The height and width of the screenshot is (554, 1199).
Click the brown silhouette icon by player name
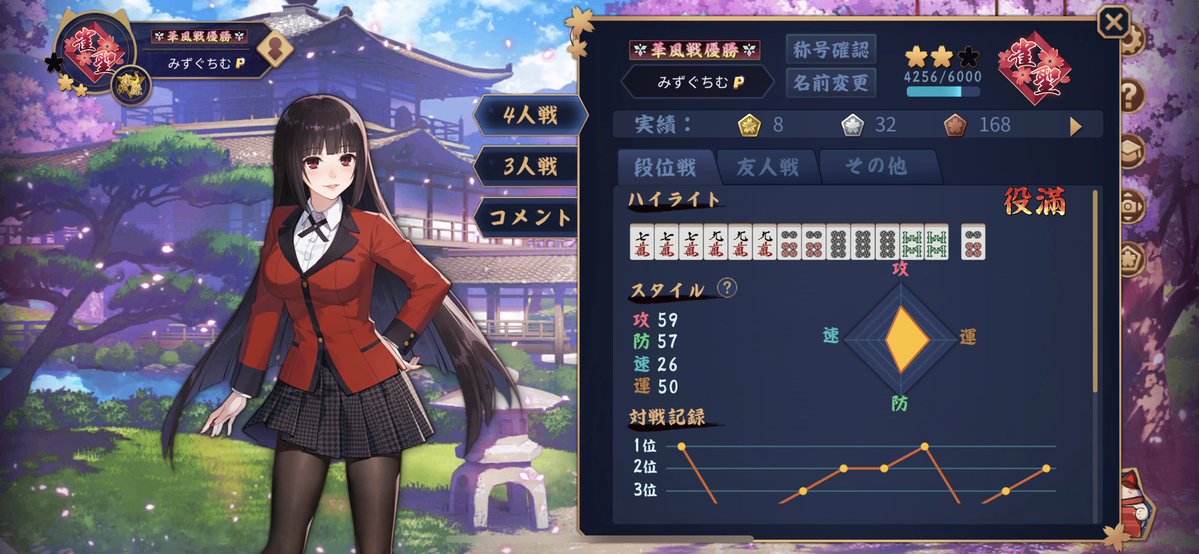point(275,48)
